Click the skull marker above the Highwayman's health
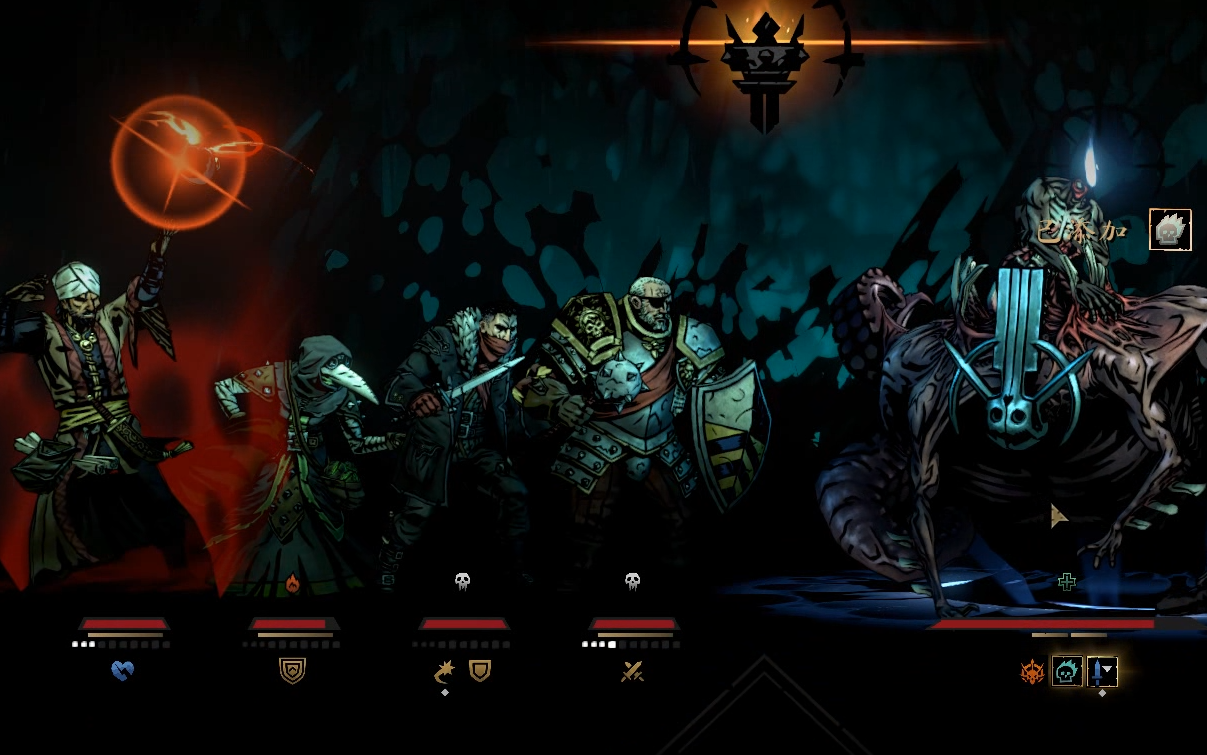 tap(462, 581)
